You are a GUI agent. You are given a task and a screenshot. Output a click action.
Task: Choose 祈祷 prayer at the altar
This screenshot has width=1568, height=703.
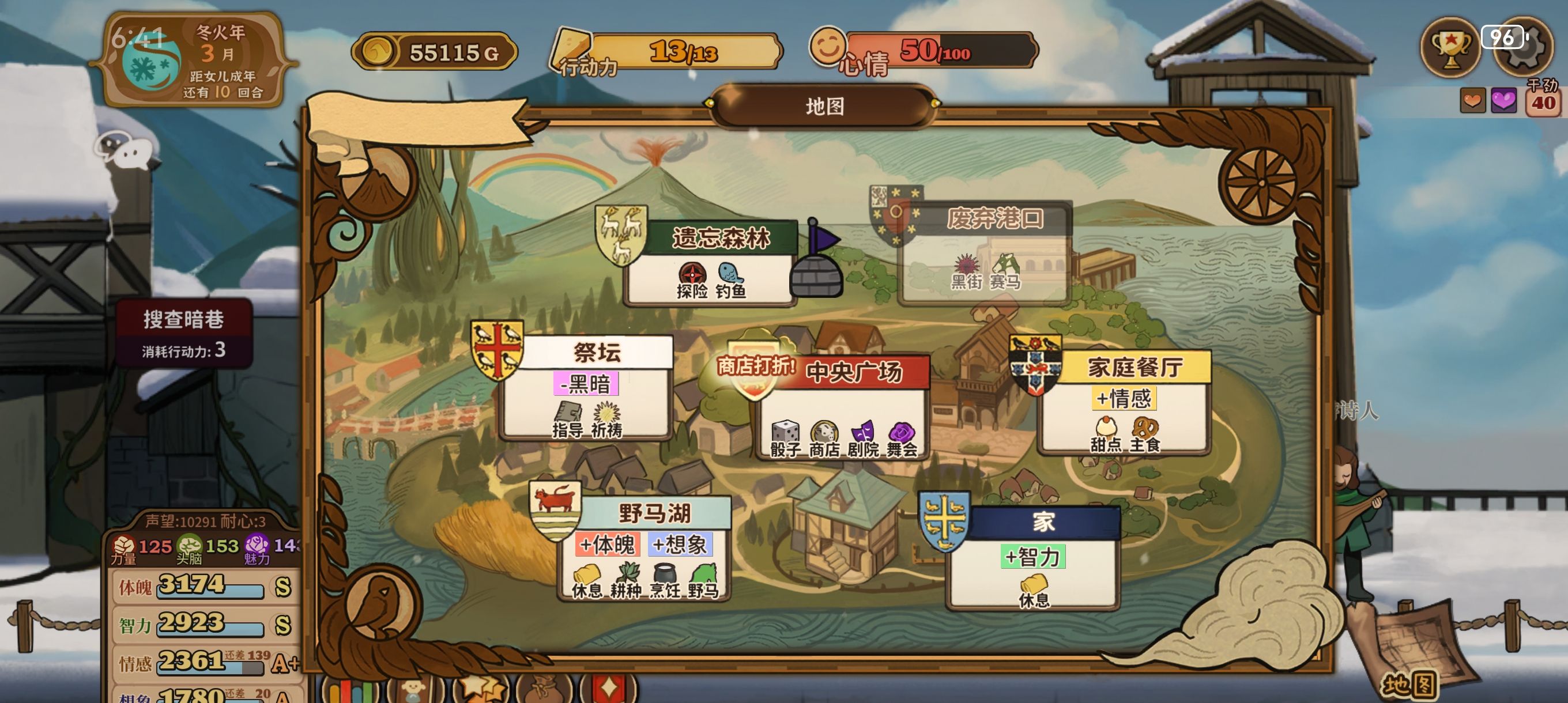coord(606,420)
